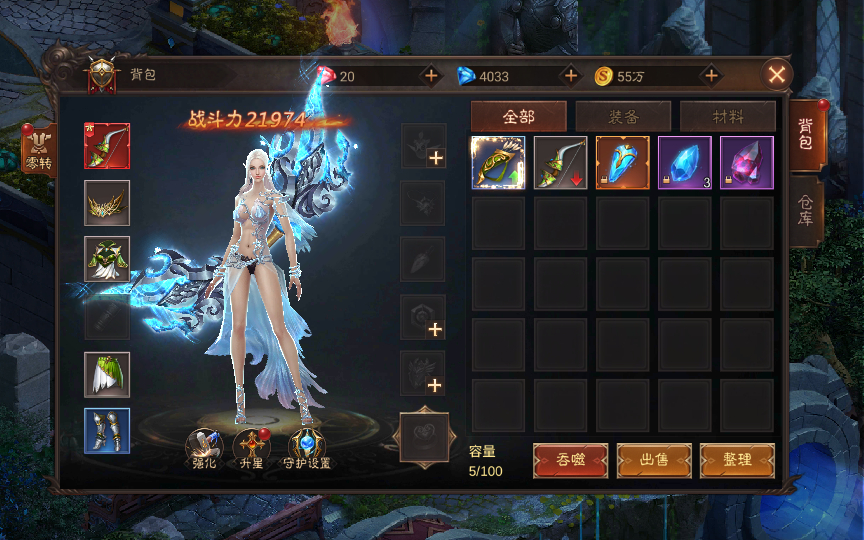
Task: Switch to the 全部 (All) tab
Action: [518, 116]
